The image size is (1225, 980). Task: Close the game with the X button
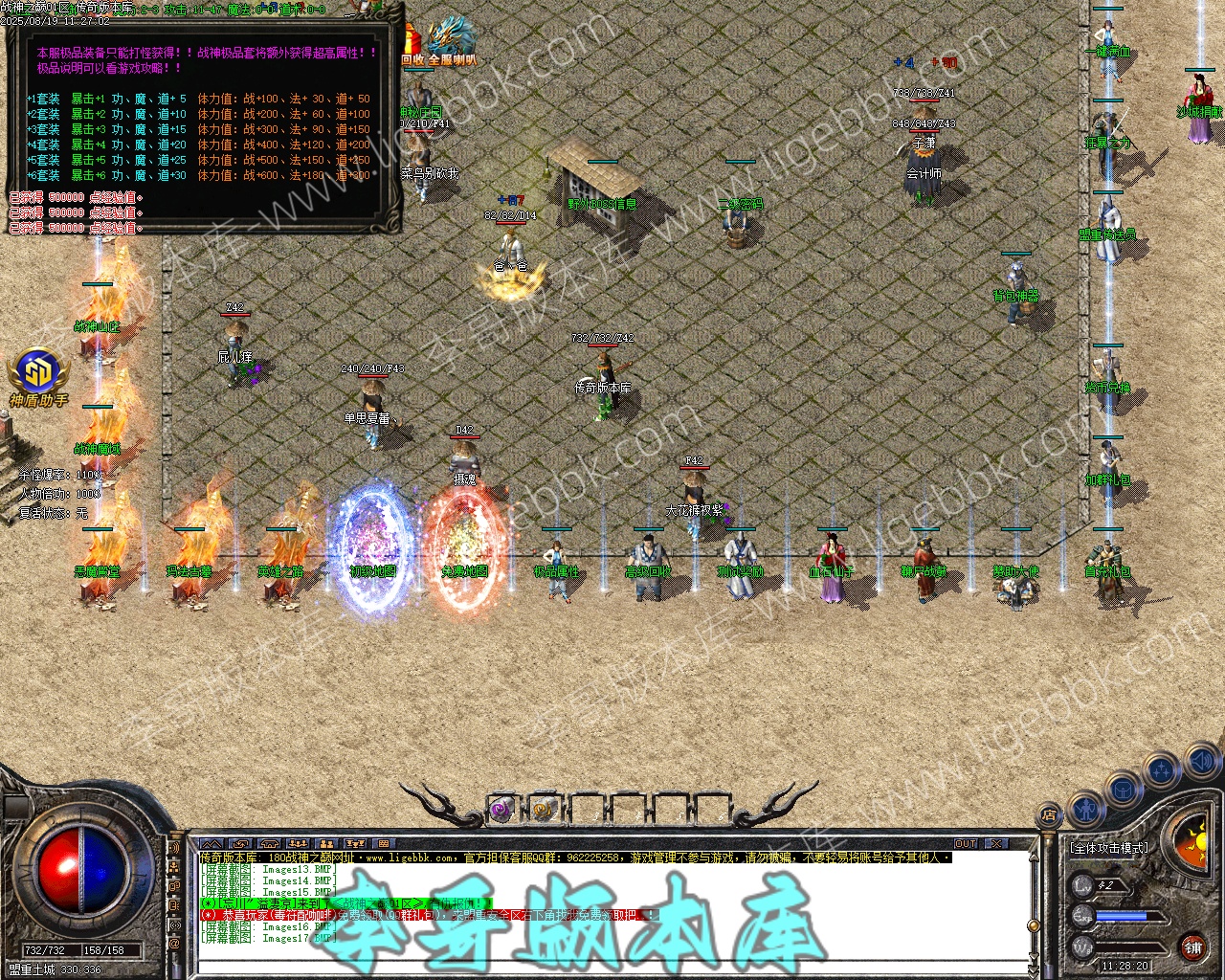[996, 844]
